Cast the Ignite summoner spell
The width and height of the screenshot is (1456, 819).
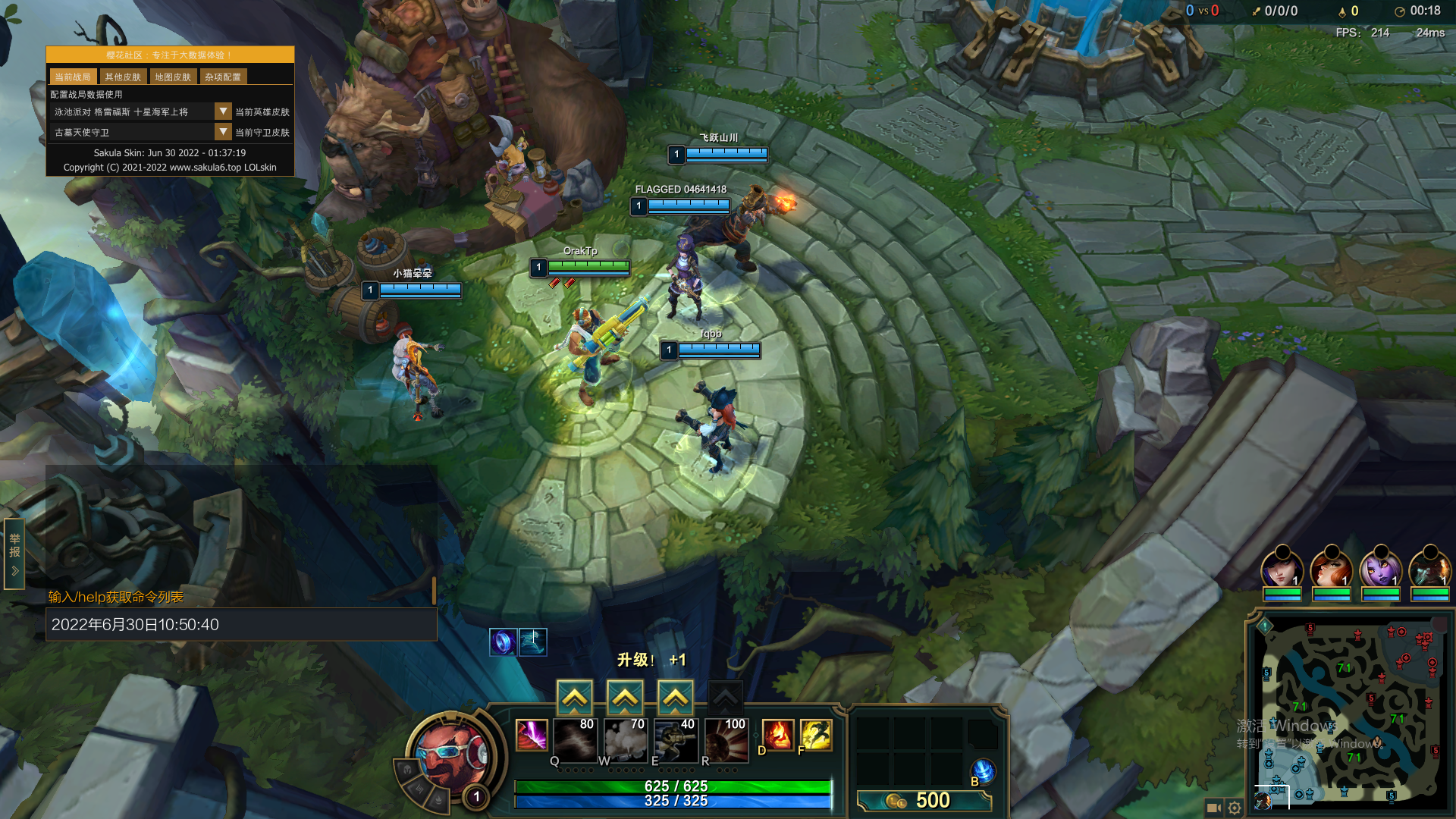pyautogui.click(x=777, y=735)
